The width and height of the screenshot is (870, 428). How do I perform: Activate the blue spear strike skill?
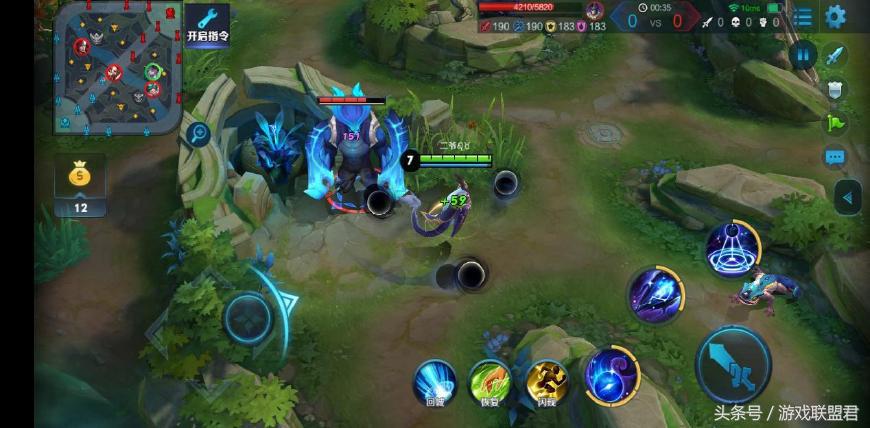pyautogui.click(x=655, y=294)
